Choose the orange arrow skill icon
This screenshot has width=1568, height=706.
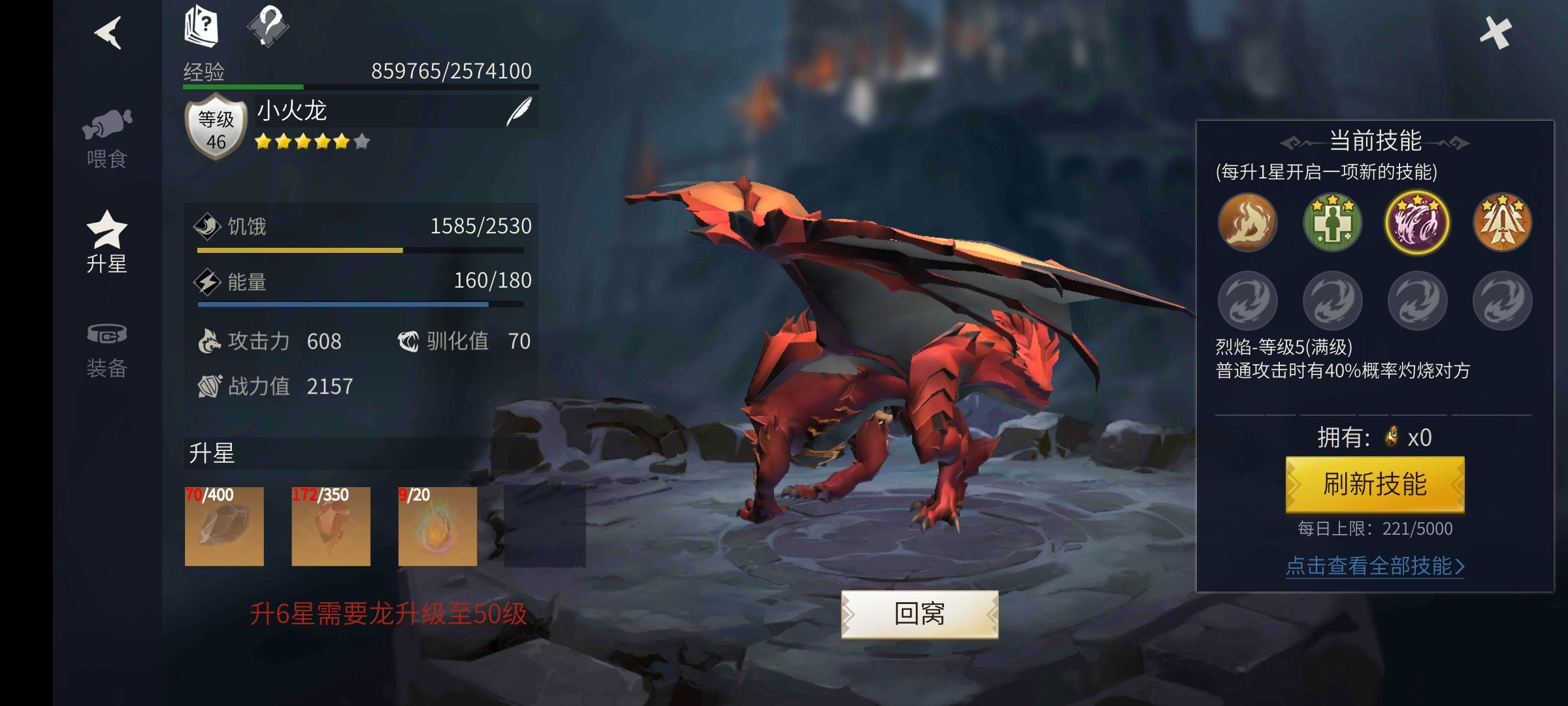(1502, 222)
